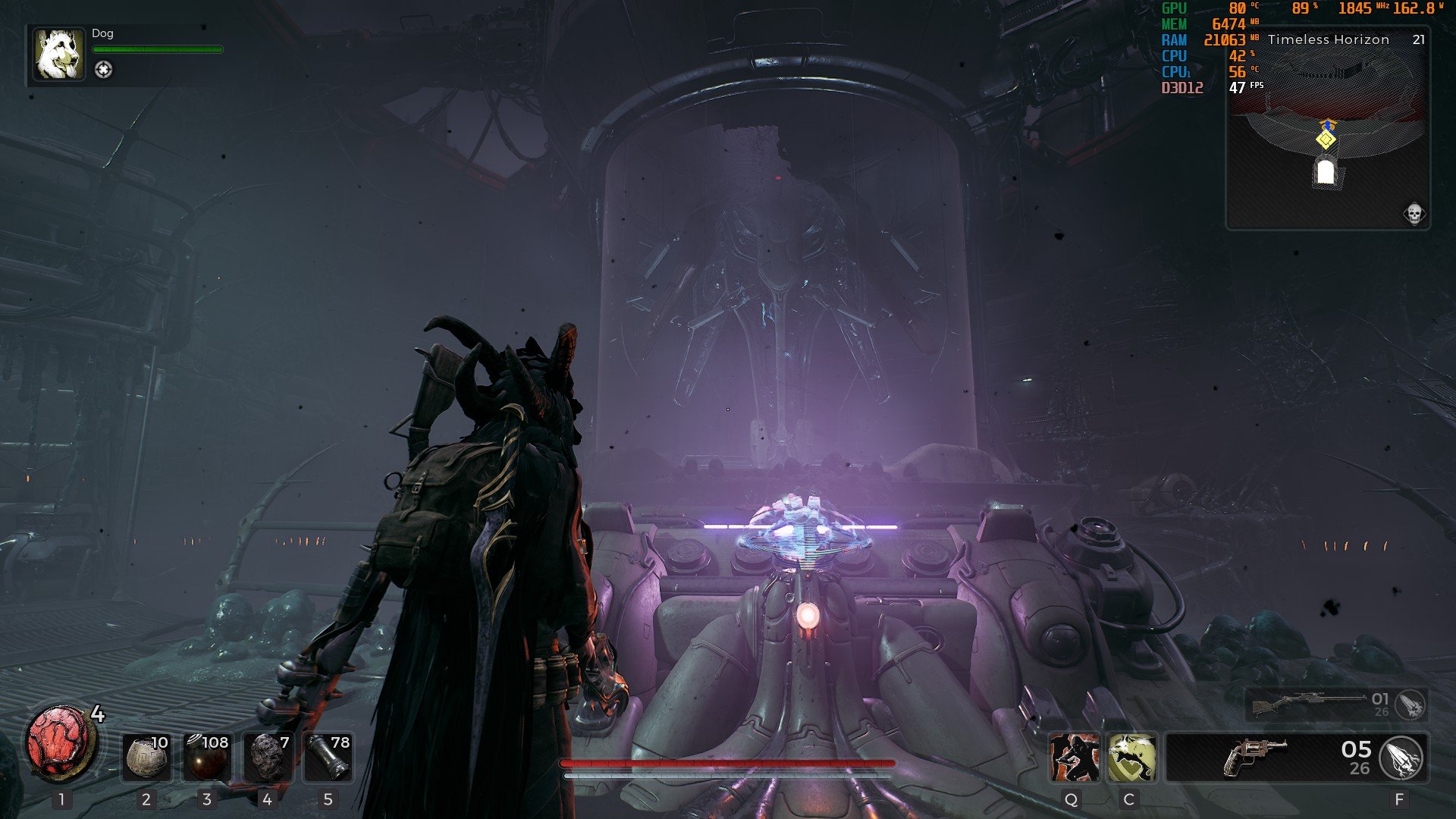Click the status icon under Dog's health bar
Viewport: 1456px width, 819px height.
coord(104,70)
